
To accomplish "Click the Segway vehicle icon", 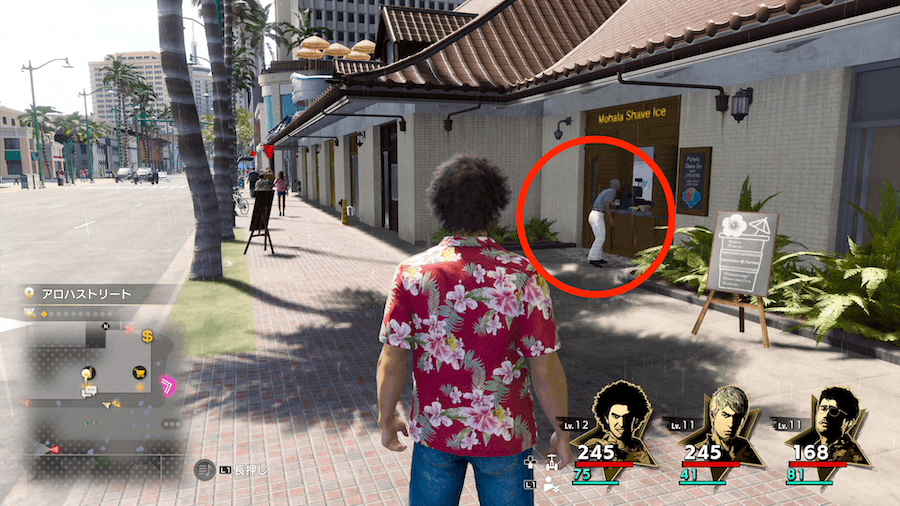I will coord(550,461).
